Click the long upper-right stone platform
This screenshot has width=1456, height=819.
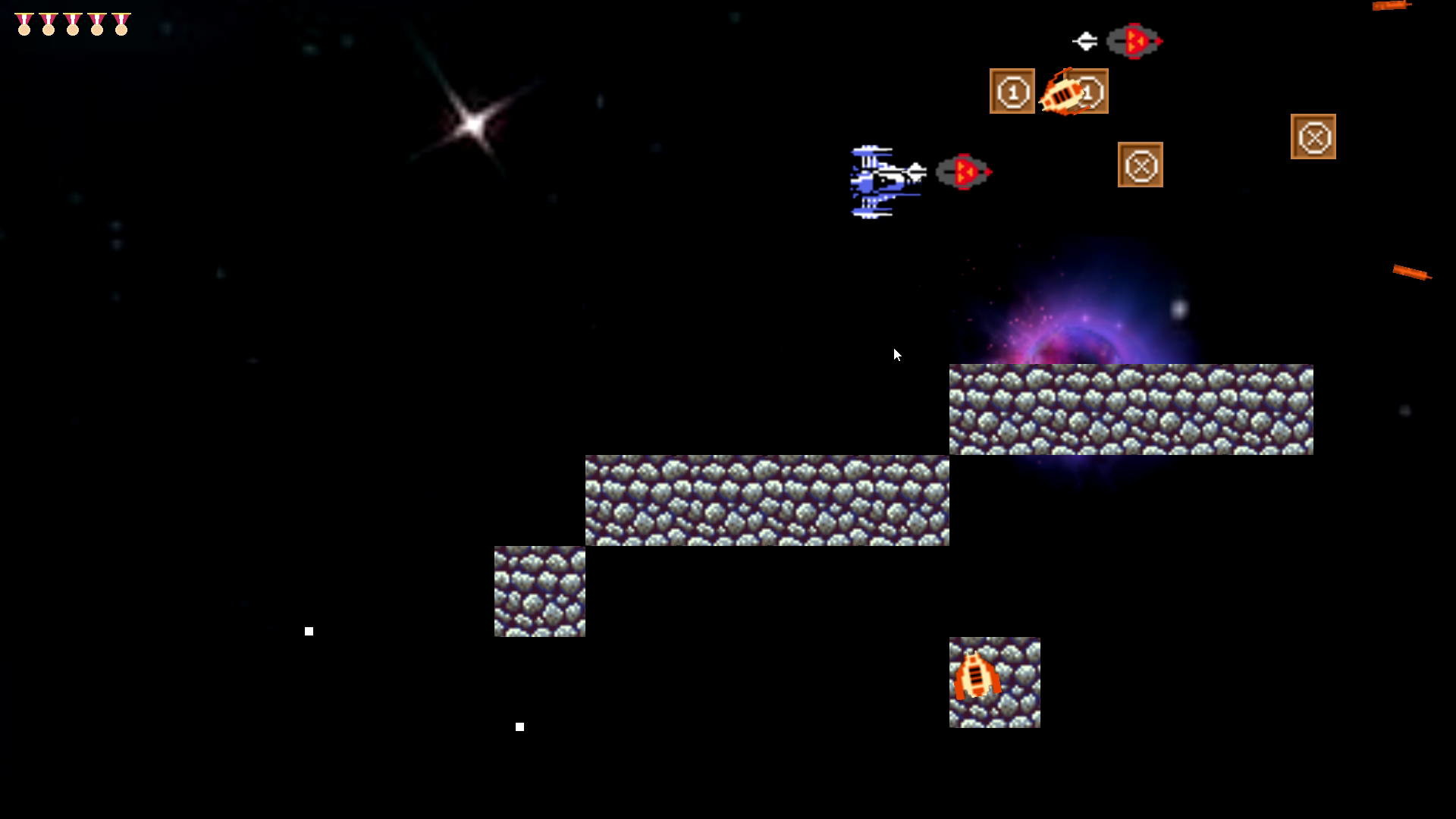click(1130, 409)
